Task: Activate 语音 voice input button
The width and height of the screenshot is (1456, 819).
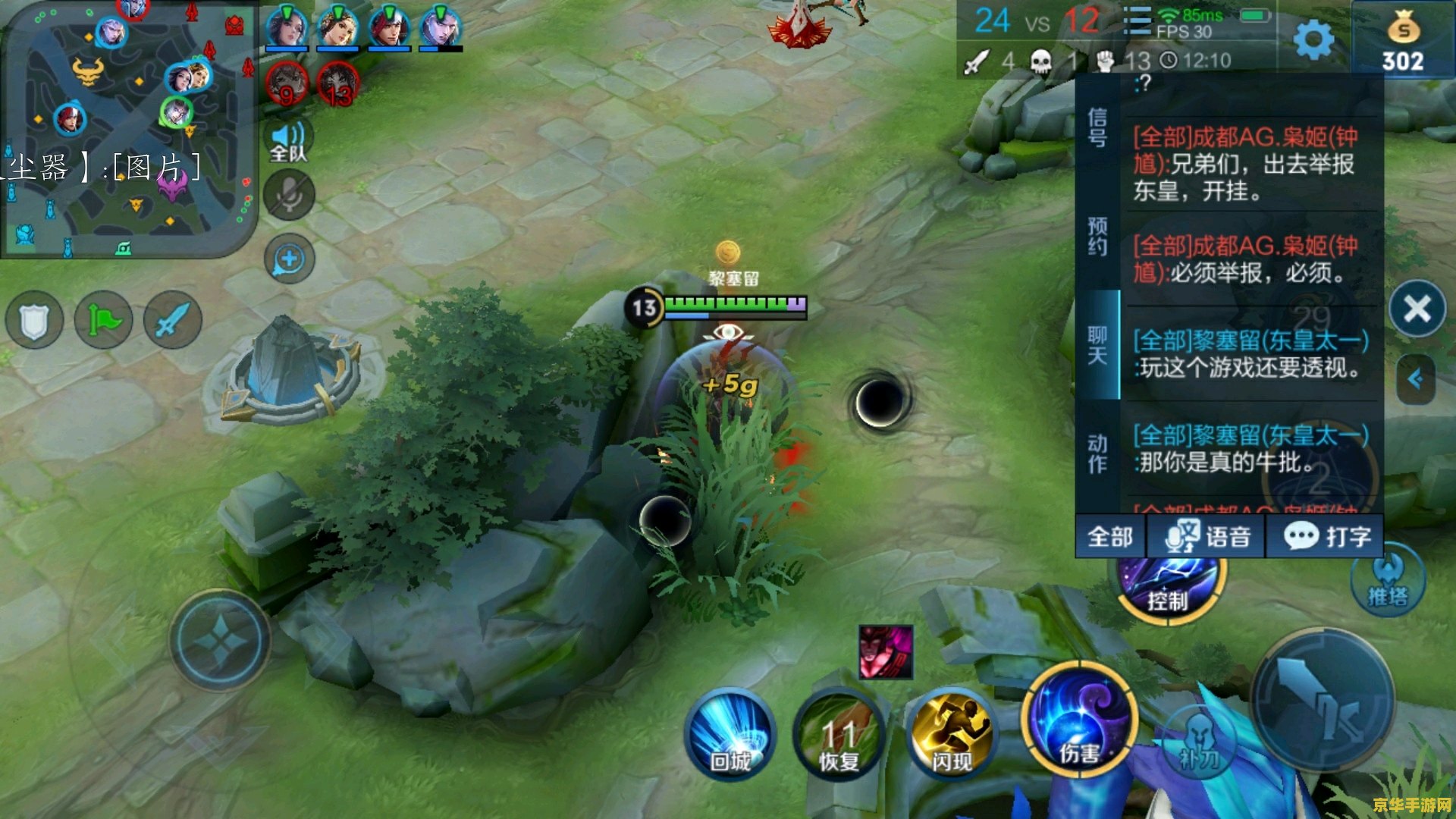Action: (1207, 537)
